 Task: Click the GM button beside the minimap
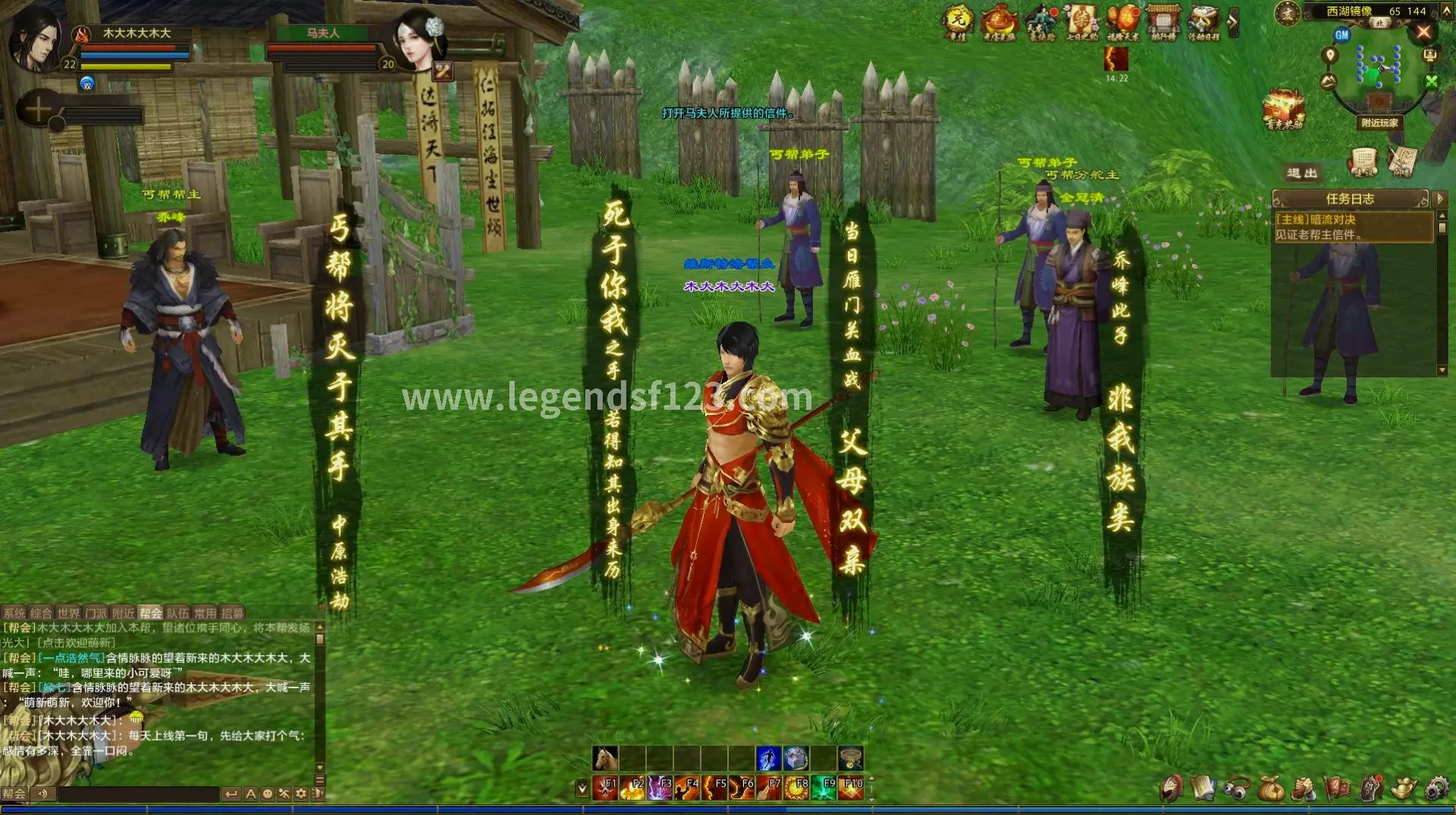(1341, 35)
